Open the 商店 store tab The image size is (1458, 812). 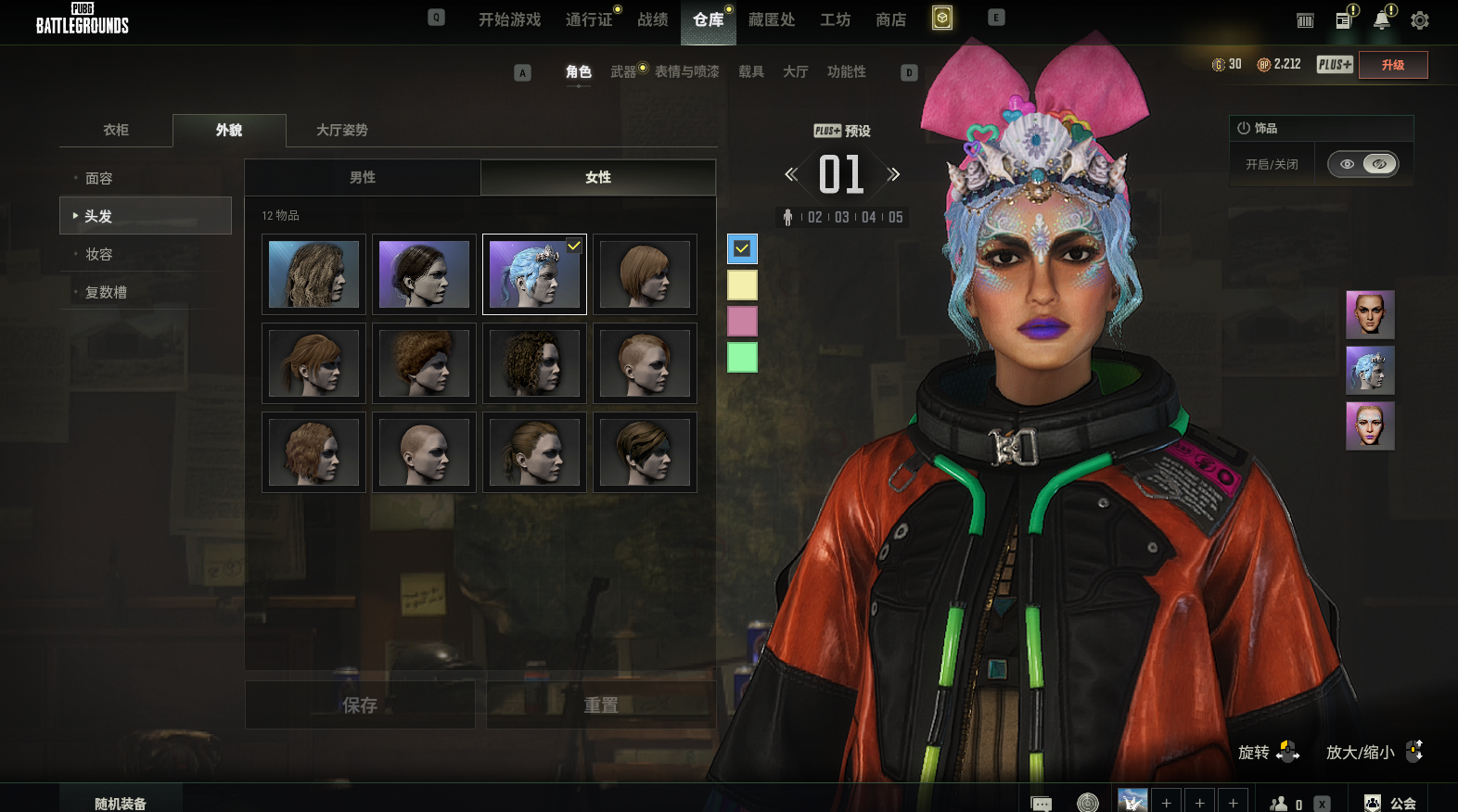click(x=890, y=19)
